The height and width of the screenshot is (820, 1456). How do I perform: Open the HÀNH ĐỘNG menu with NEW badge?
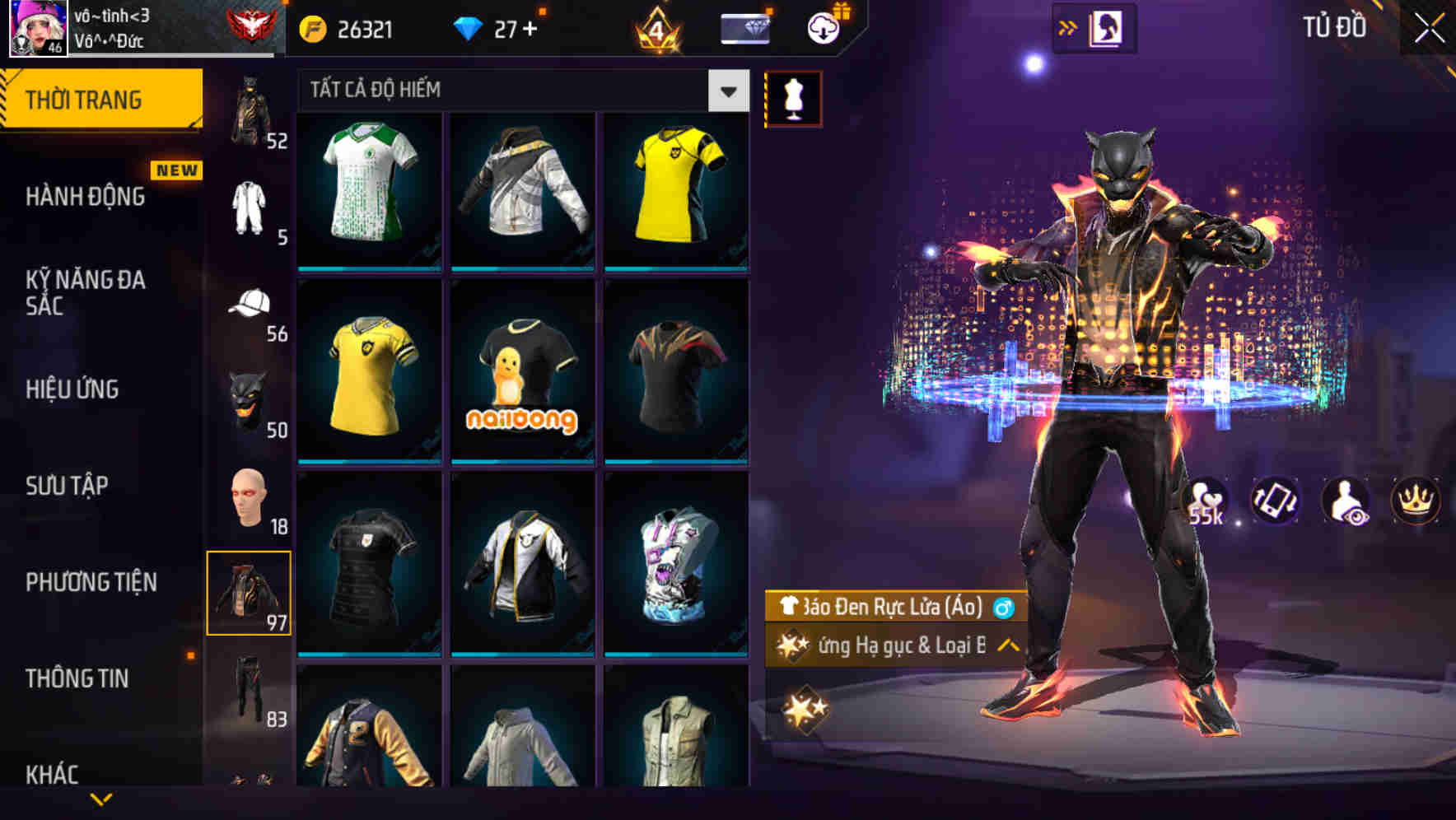[x=86, y=196]
